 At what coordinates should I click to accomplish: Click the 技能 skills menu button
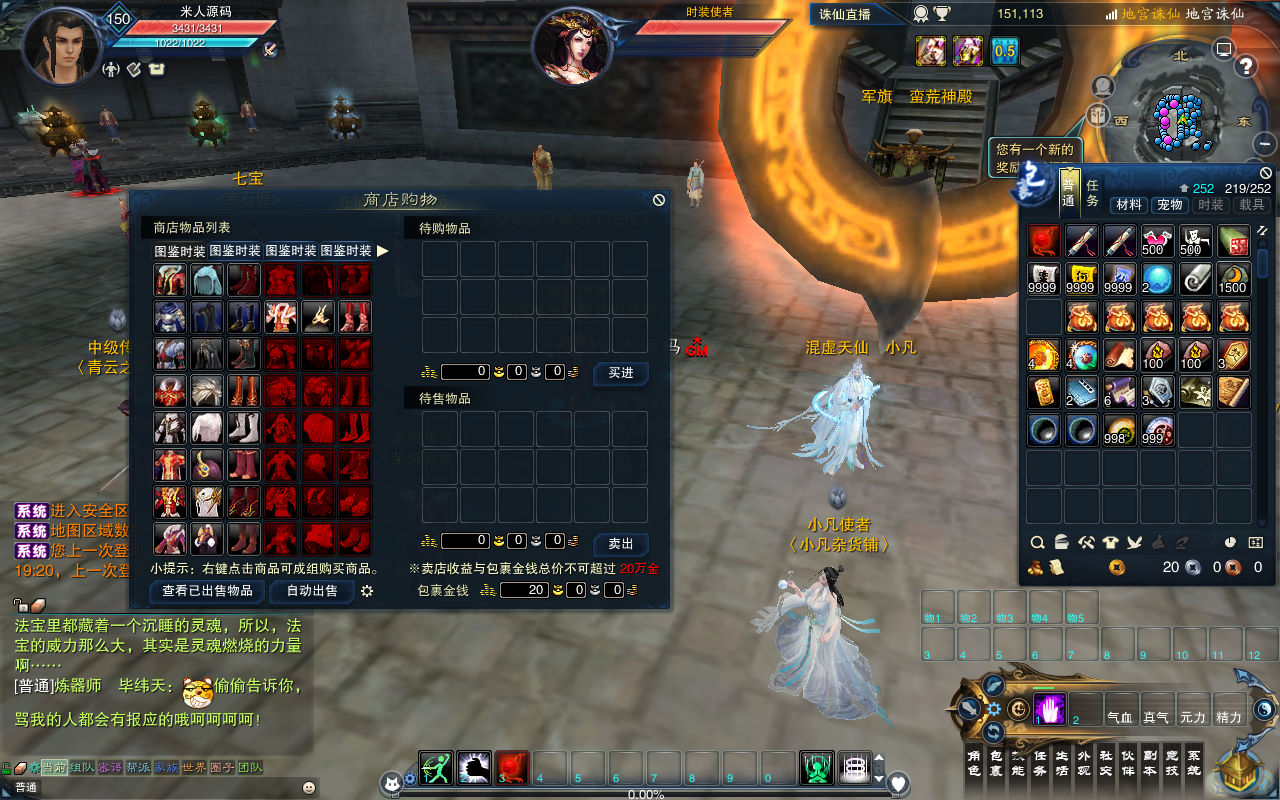coord(1018,763)
